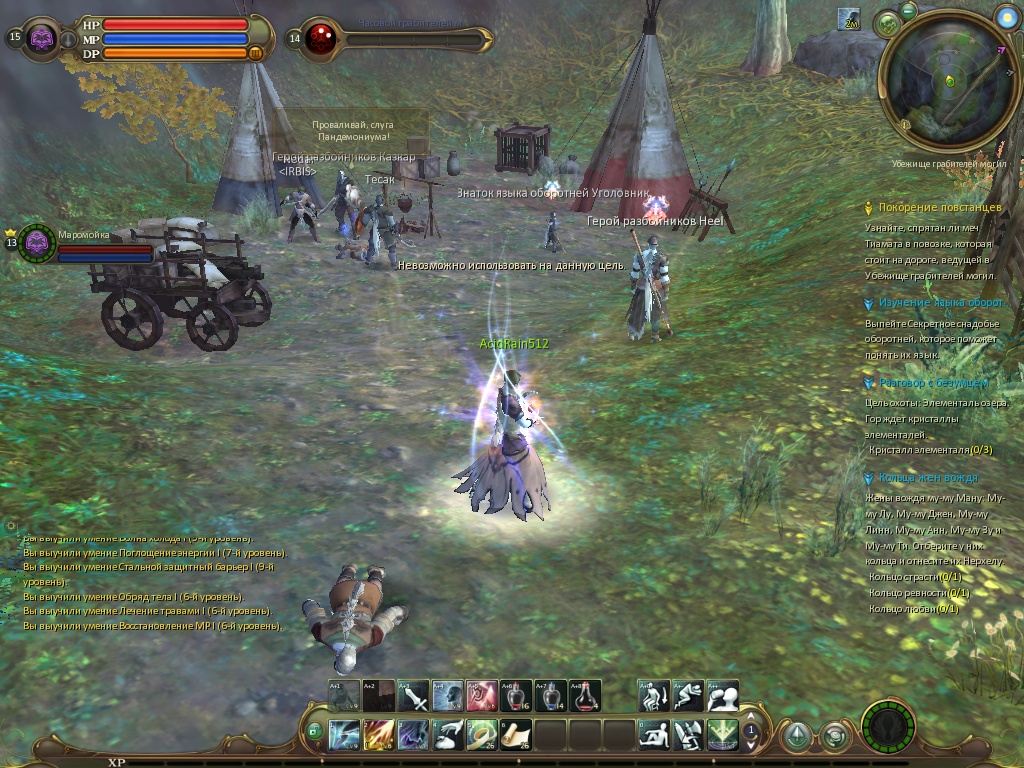Activate the sitting rest action icon
The height and width of the screenshot is (768, 1024).
pos(654,735)
